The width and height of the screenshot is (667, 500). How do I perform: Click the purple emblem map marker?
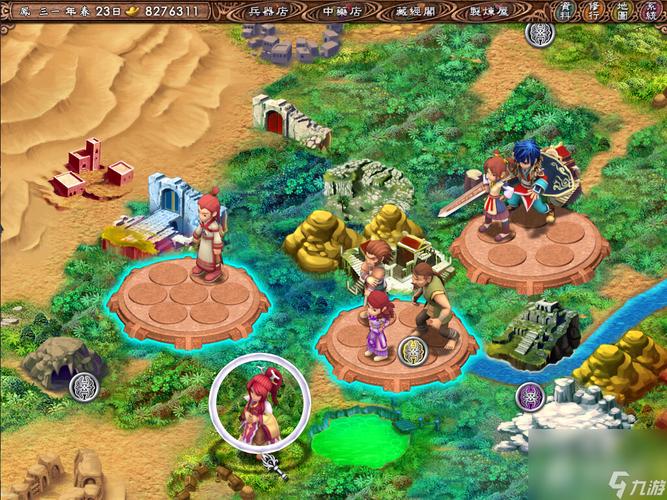point(529,396)
